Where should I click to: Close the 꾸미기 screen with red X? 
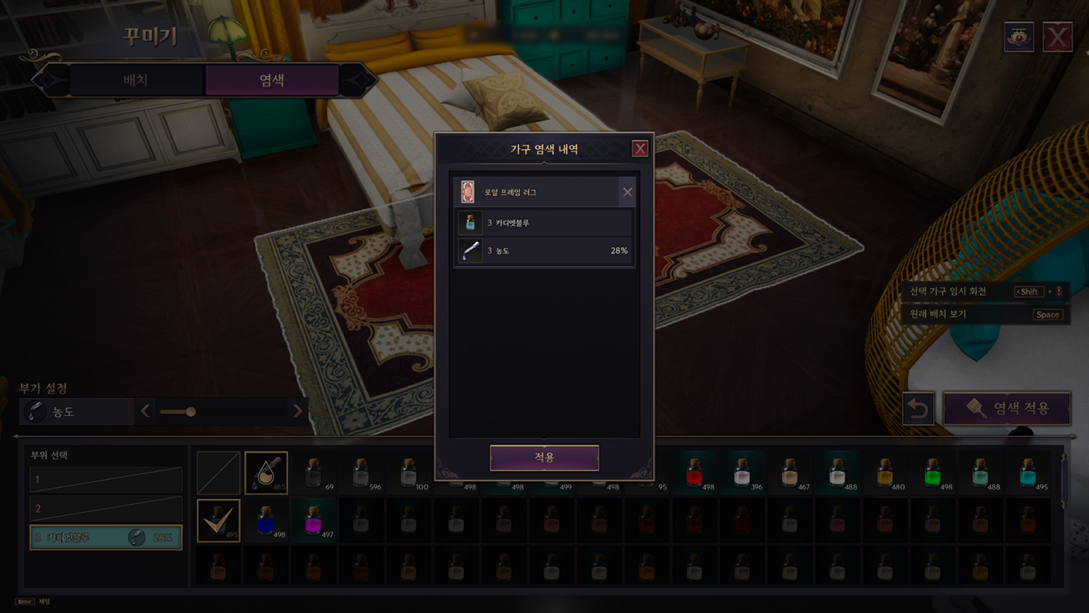coord(1057,37)
